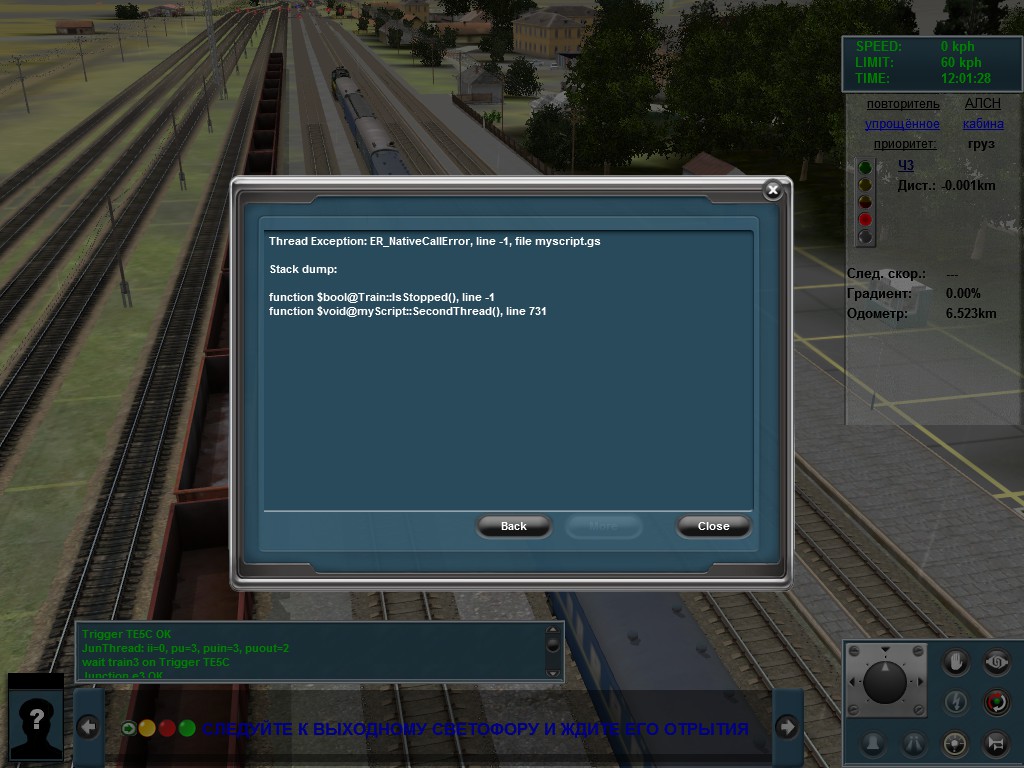The width and height of the screenshot is (1024, 768).
Task: Turn the round throttle dial
Action: pyautogui.click(x=885, y=680)
